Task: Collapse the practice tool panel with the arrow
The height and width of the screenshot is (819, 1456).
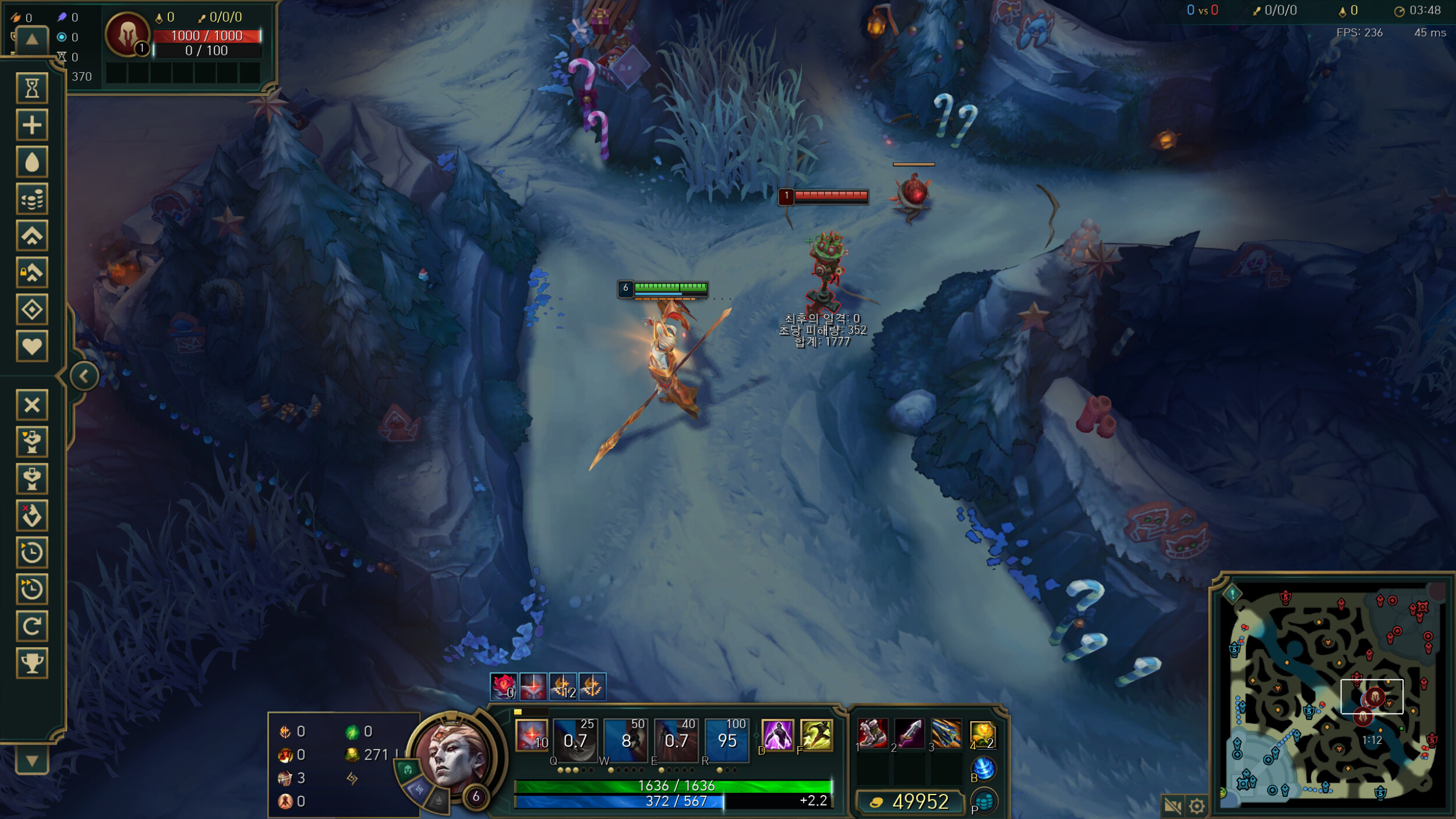Action: (84, 376)
